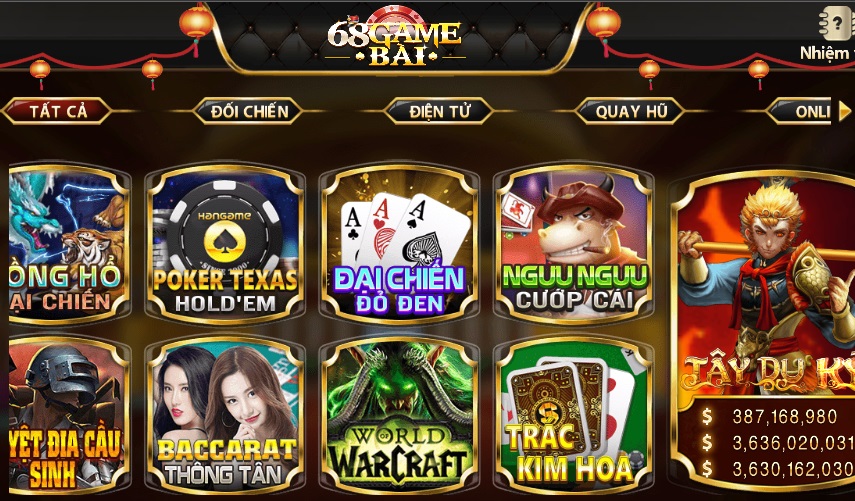Open the ĐIỆN TỬ category

tap(438, 111)
